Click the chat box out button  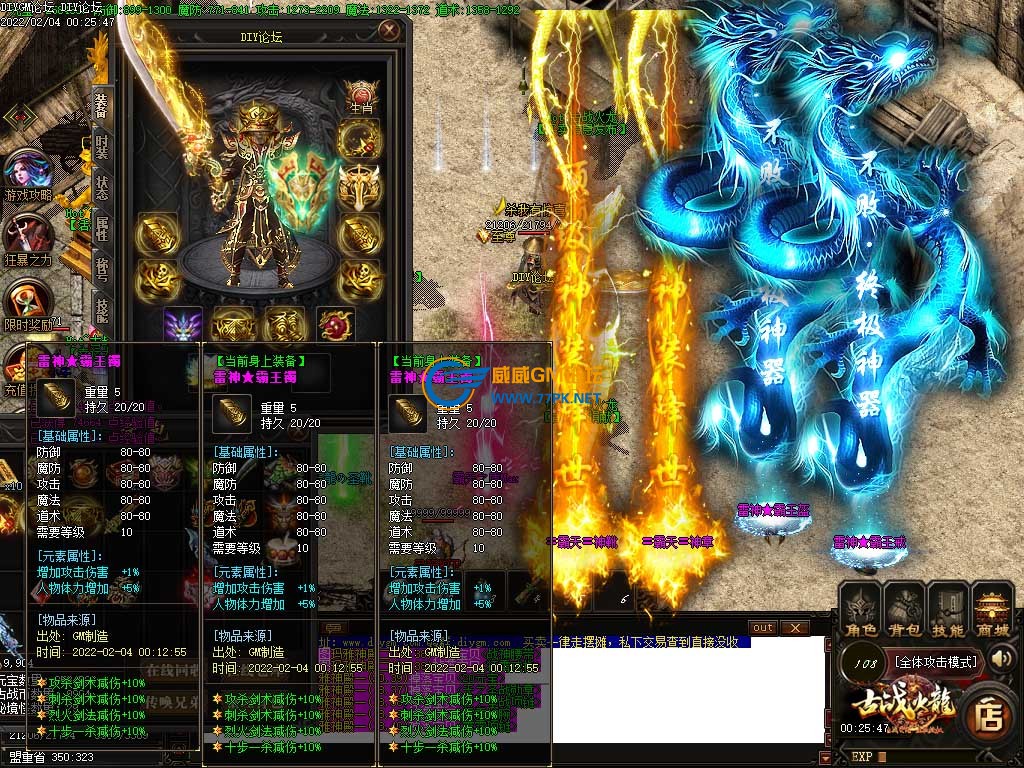pos(763,627)
